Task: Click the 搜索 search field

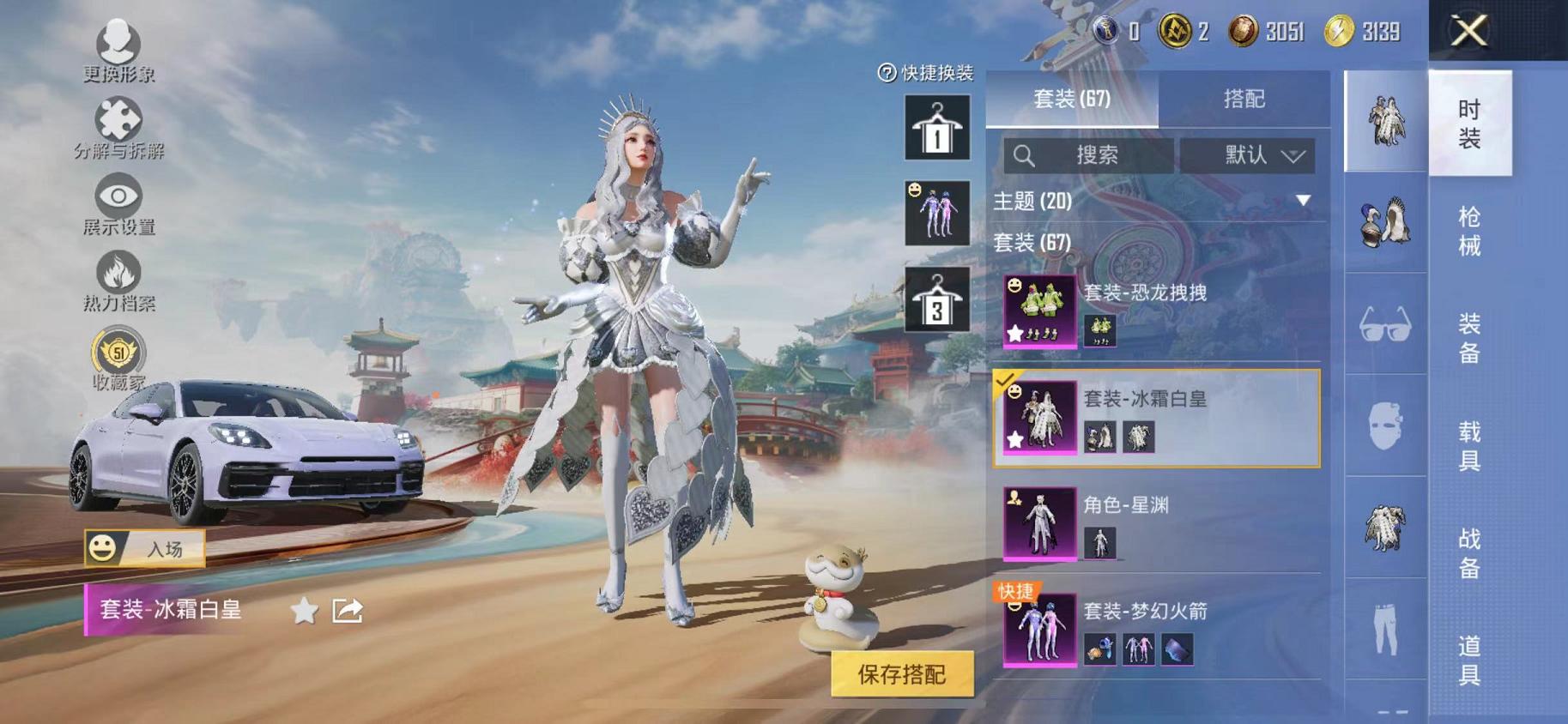Action: click(1090, 155)
